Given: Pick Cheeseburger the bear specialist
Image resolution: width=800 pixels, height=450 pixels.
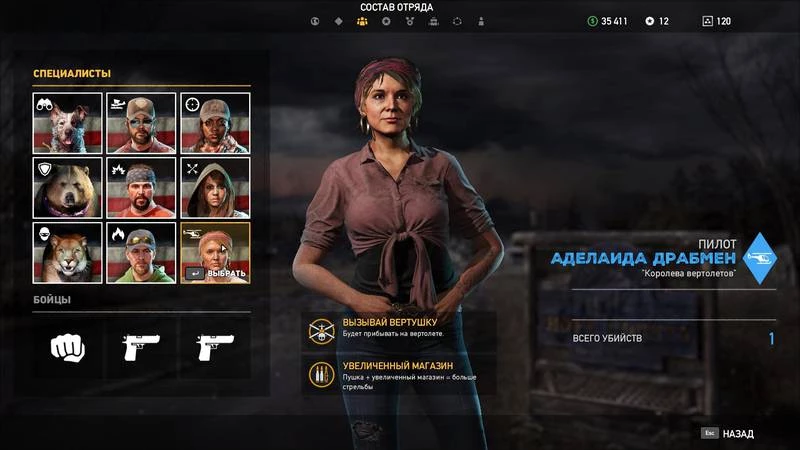Looking at the screenshot, I should [68, 186].
